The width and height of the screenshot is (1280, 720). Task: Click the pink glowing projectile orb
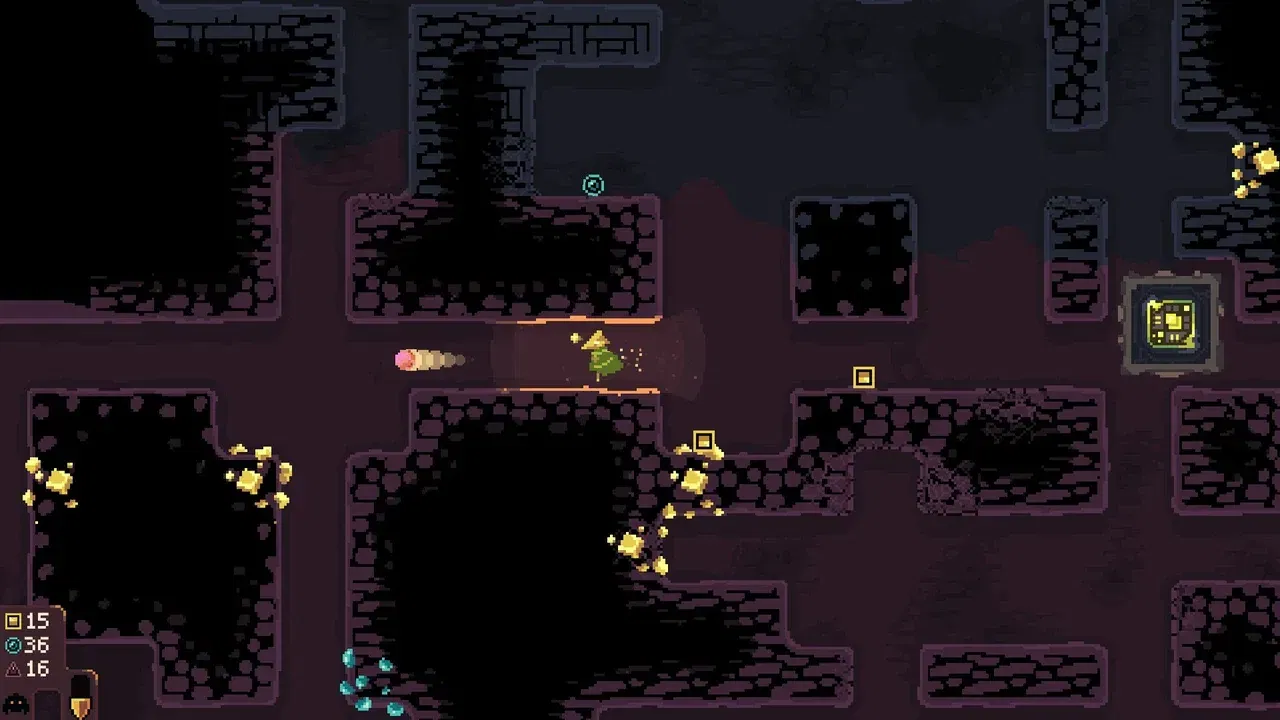tap(403, 358)
